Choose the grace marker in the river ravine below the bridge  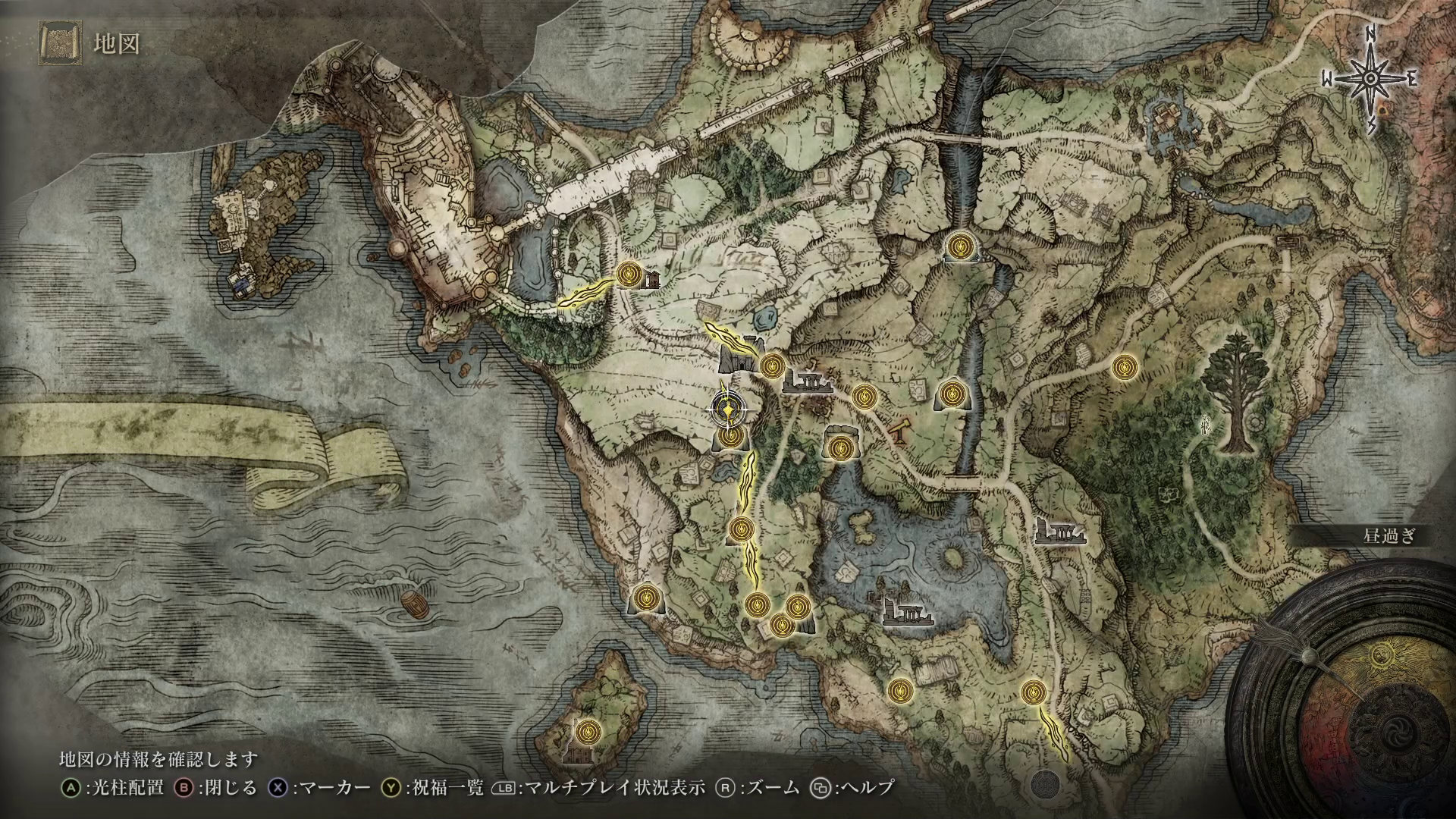tap(961, 247)
